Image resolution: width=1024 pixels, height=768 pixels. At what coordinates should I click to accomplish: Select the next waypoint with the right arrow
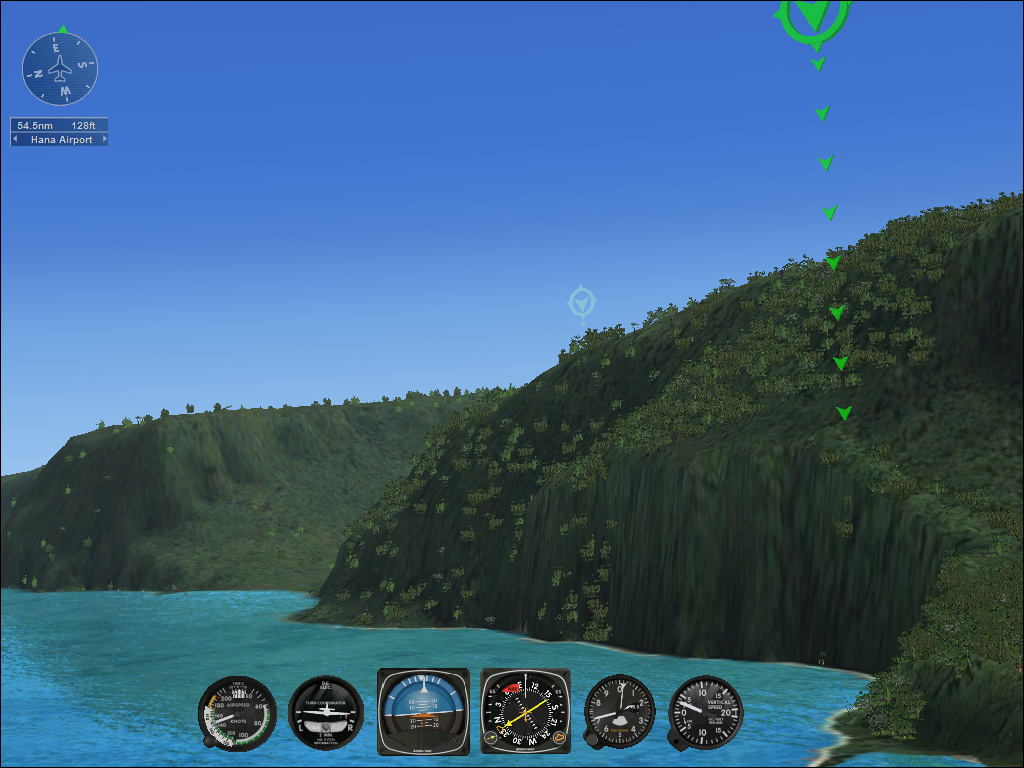pos(103,140)
